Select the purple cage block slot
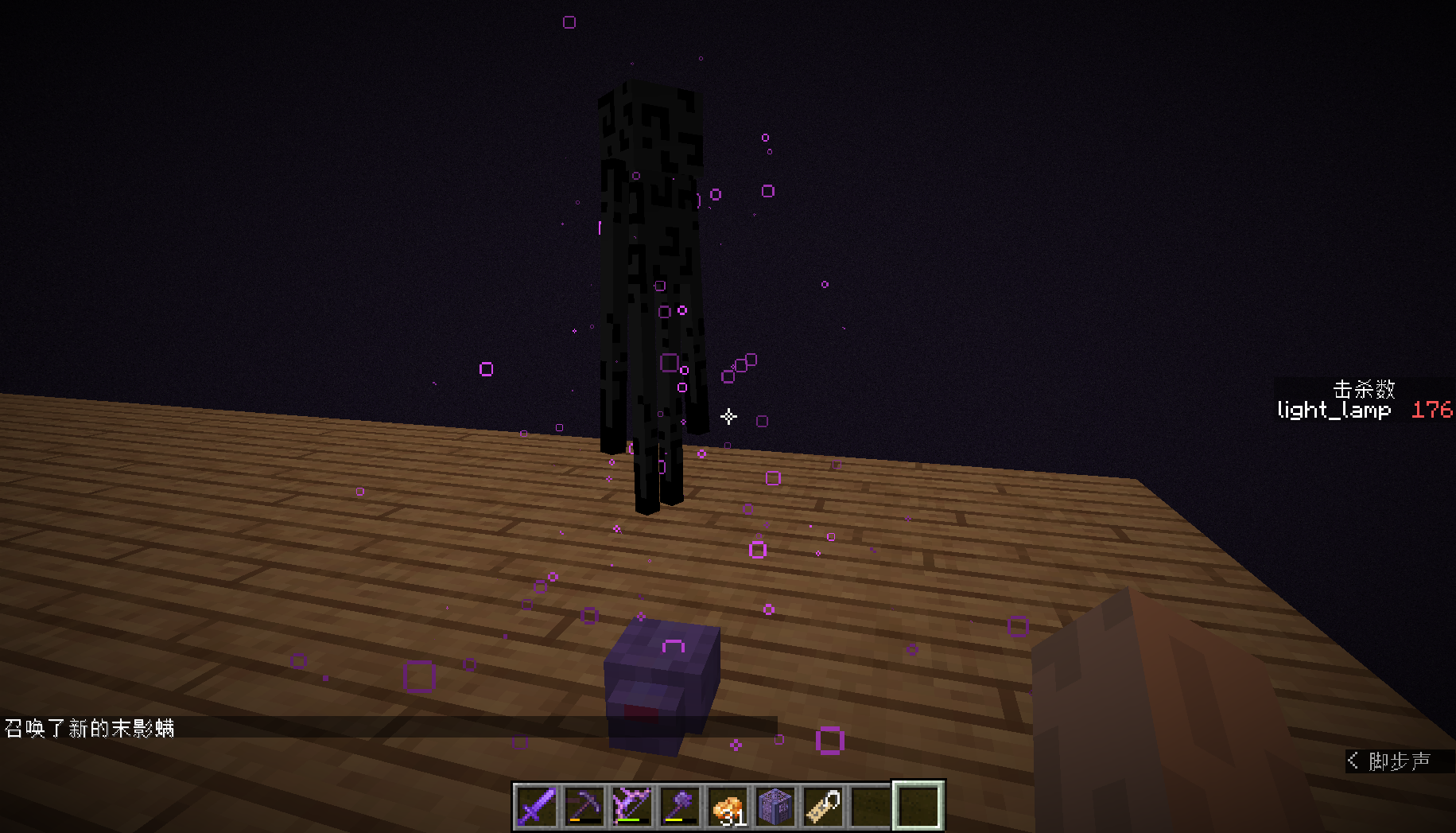 point(775,806)
